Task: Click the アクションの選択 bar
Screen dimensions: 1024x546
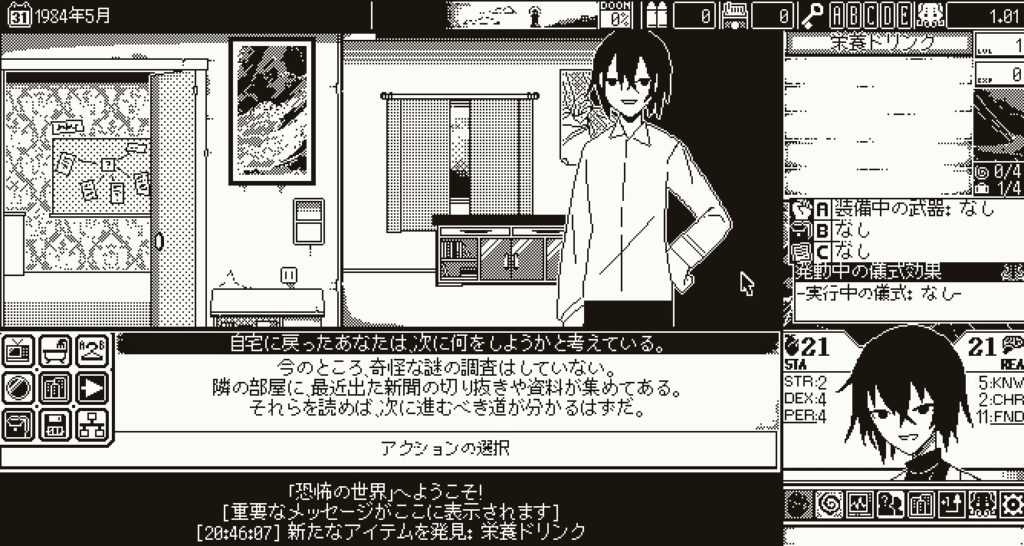Action: click(x=446, y=448)
